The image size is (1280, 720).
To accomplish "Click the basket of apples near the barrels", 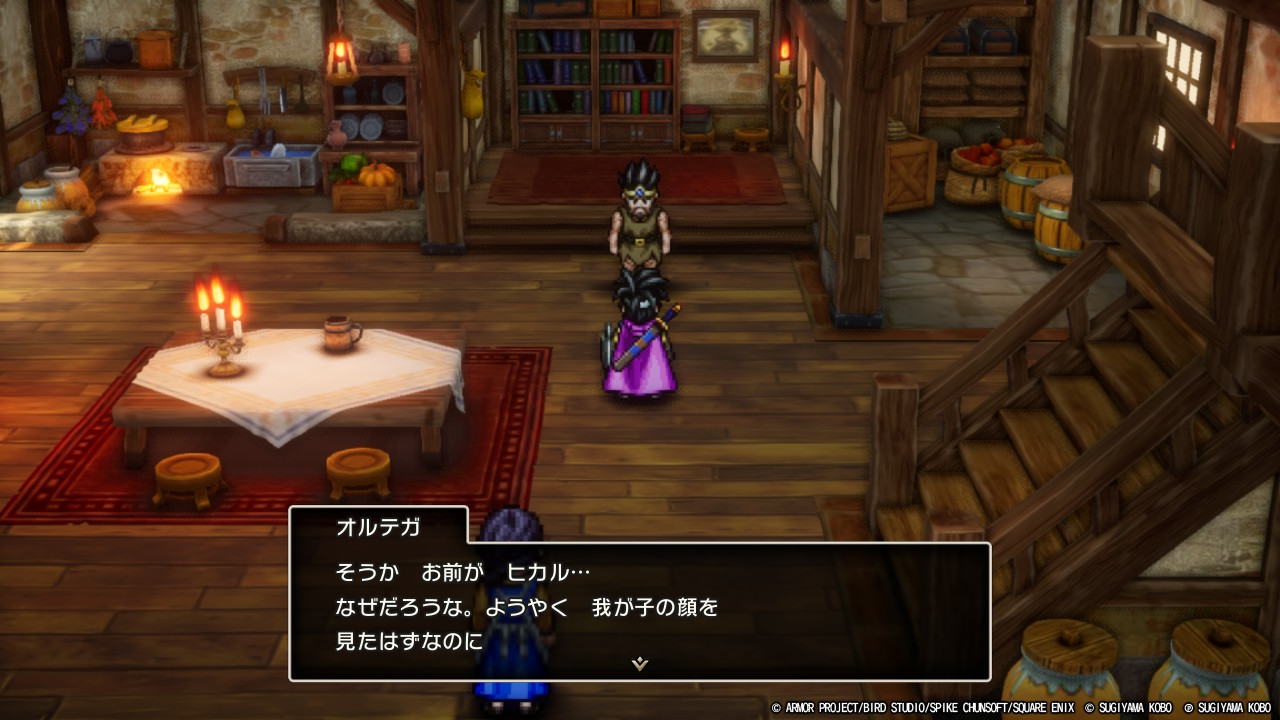I will tap(975, 160).
